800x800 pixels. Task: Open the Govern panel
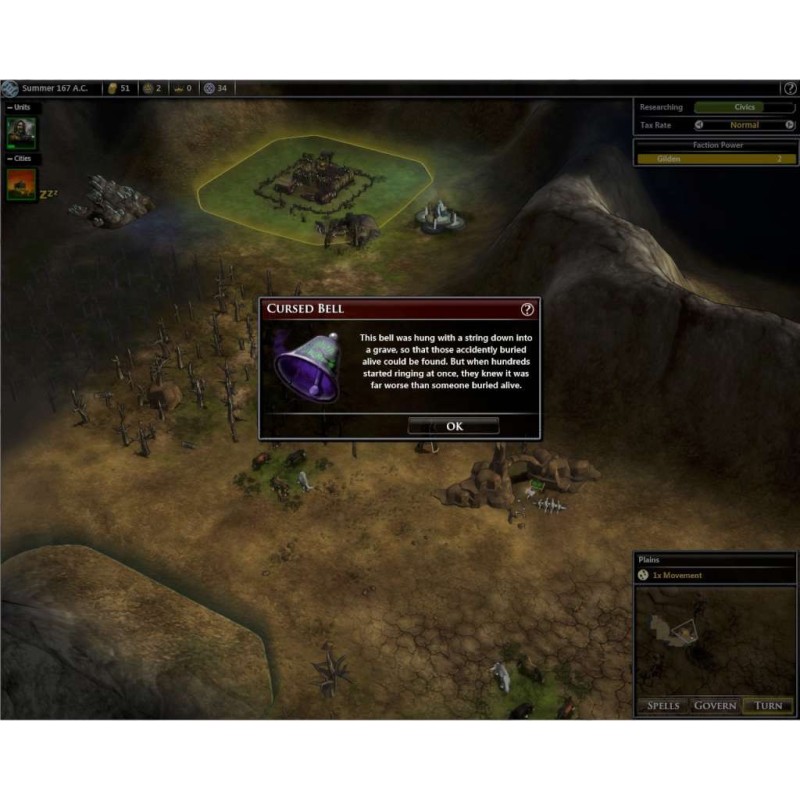pyautogui.click(x=715, y=705)
